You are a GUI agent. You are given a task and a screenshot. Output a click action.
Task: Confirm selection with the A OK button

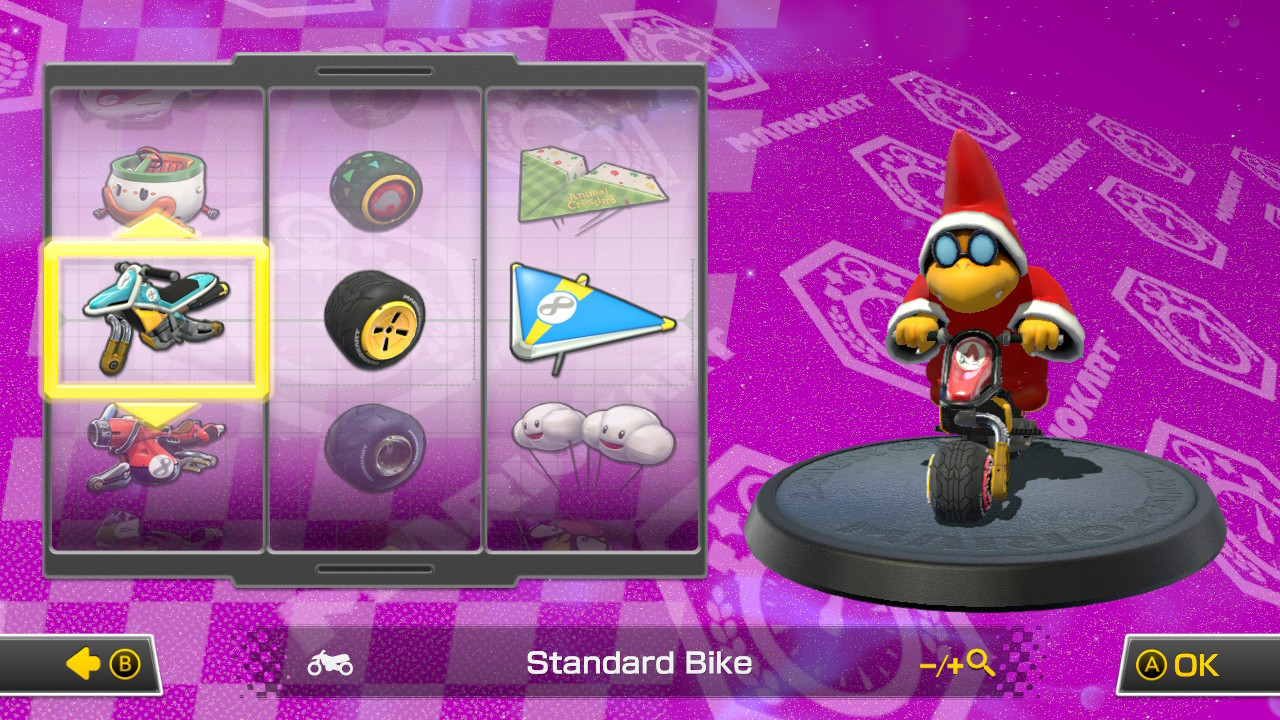pos(1180,663)
